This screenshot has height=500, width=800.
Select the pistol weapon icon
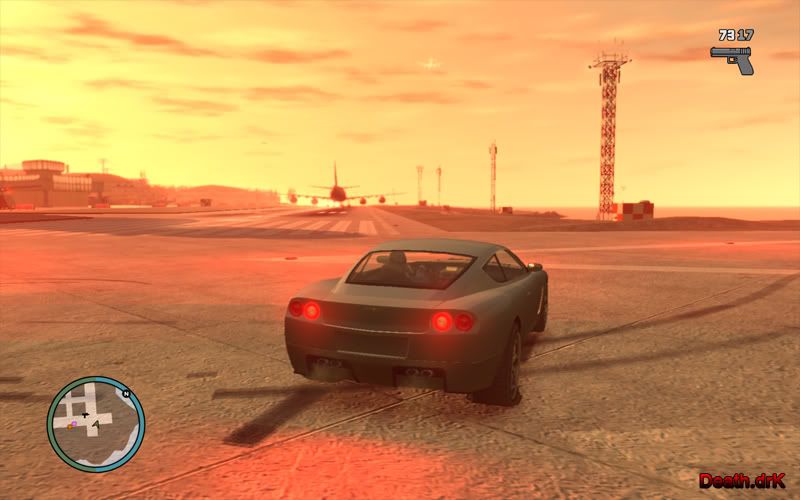[x=732, y=58]
